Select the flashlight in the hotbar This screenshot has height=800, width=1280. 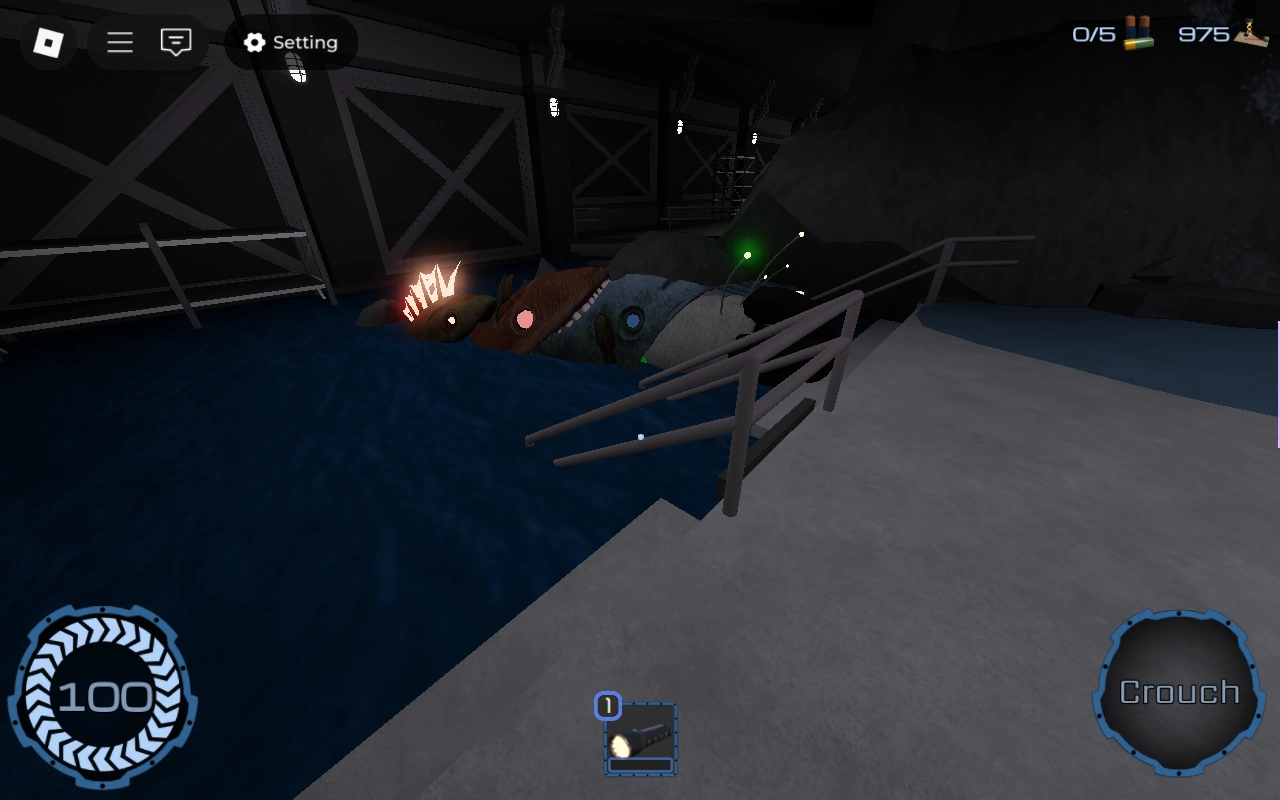tap(640, 740)
